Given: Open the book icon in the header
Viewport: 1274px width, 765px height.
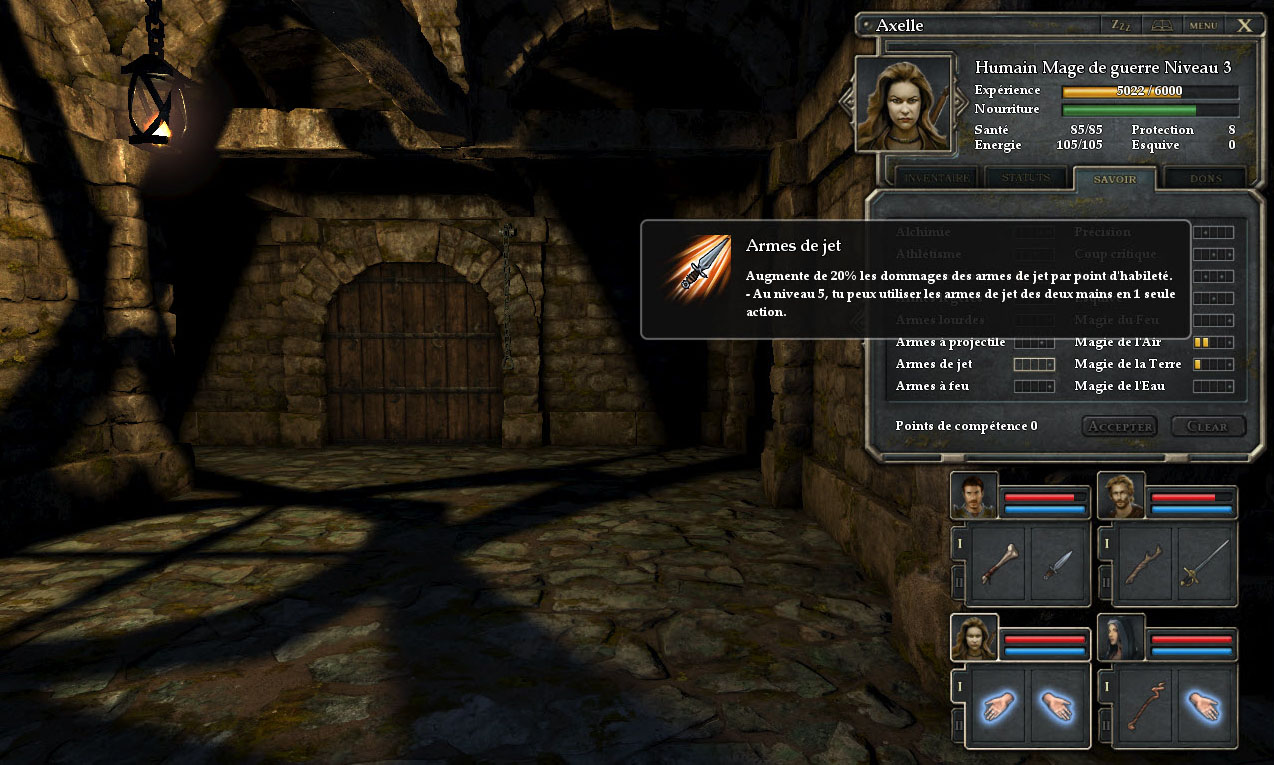Looking at the screenshot, I should coord(1162,25).
